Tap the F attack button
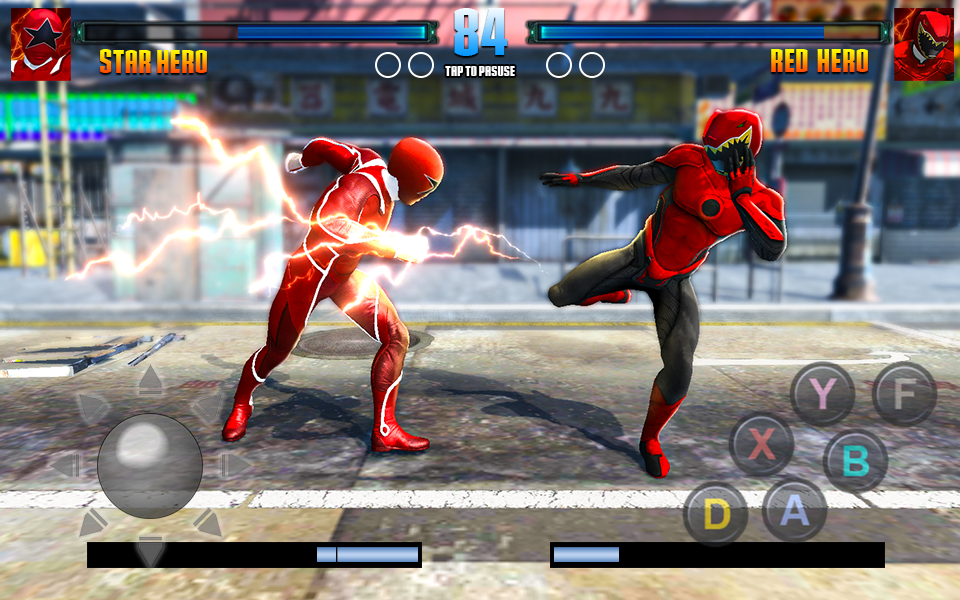Viewport: 960px width, 600px height. click(904, 394)
